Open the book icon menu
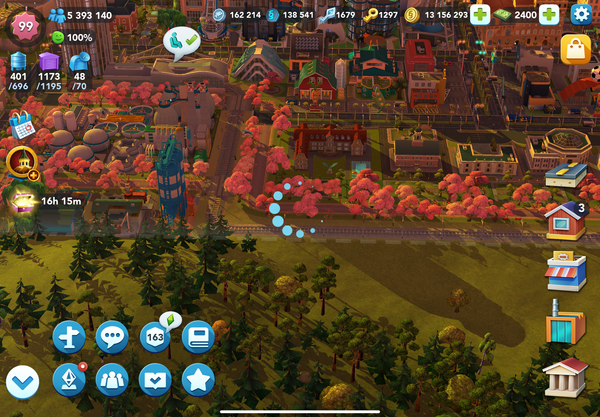This screenshot has height=417, width=600. coord(198,338)
